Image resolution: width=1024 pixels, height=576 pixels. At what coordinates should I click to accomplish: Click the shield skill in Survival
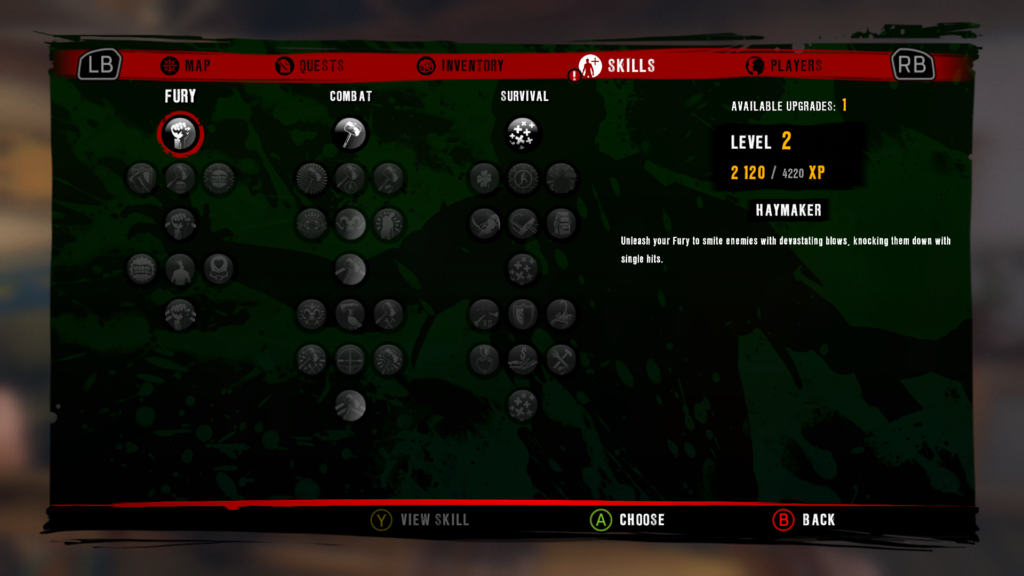[523, 314]
